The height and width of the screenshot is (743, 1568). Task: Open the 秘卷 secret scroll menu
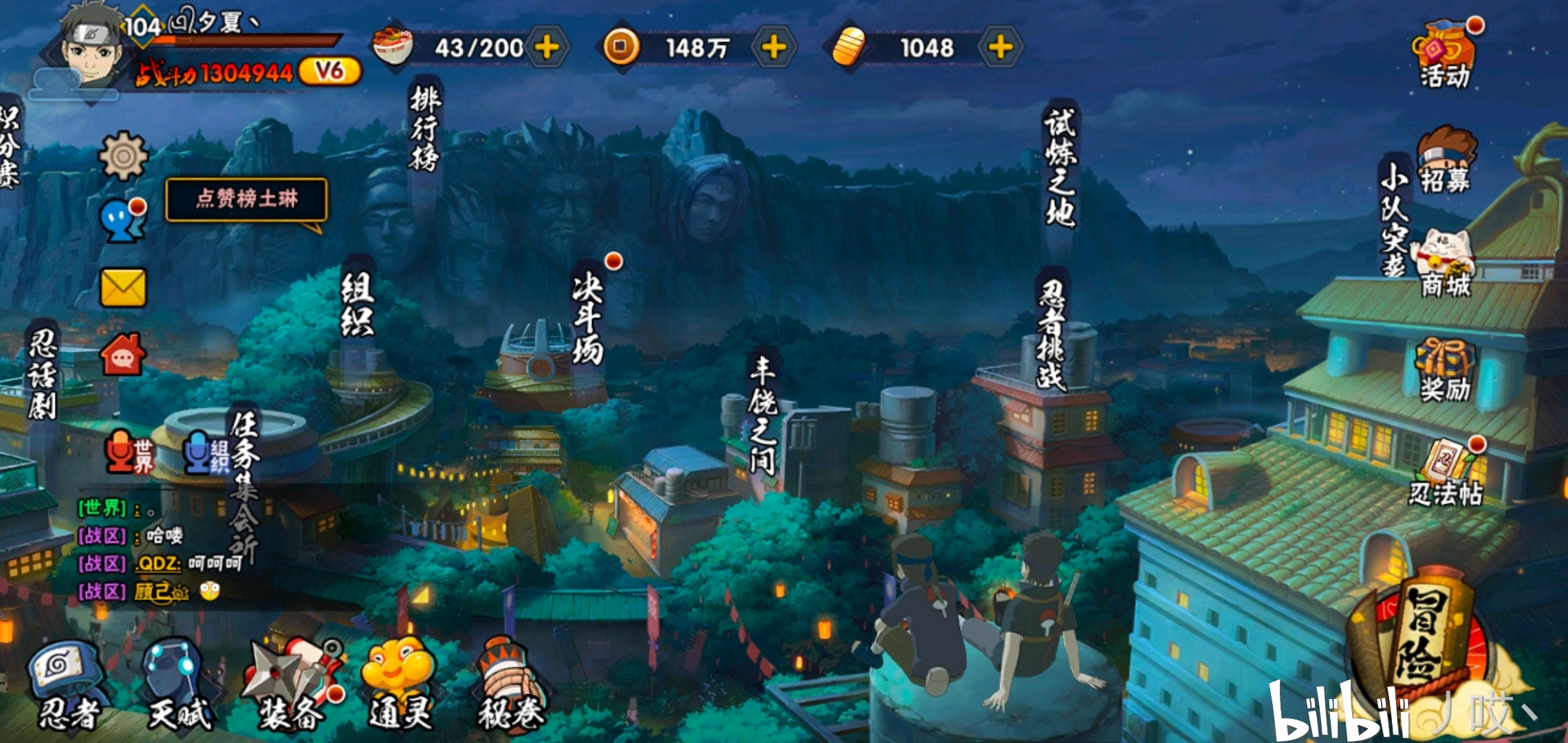click(x=510, y=685)
